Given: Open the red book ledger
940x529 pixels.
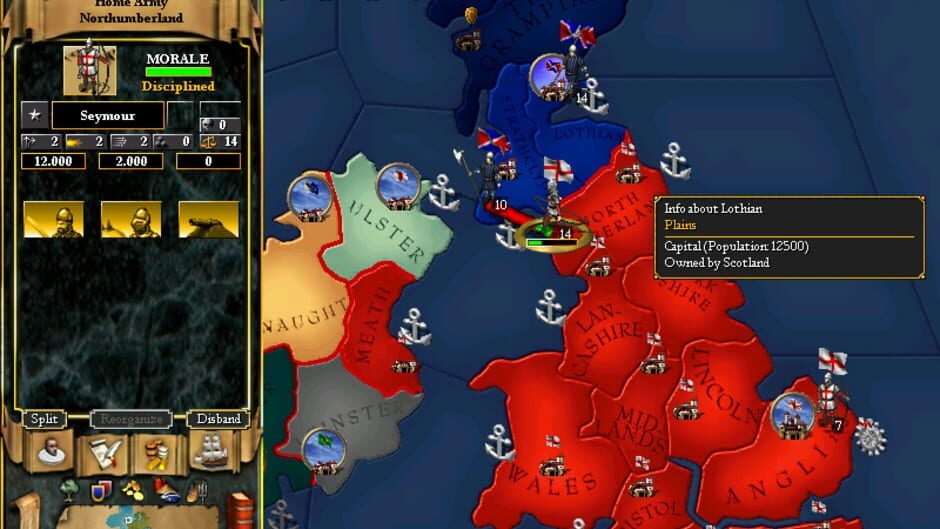Looking at the screenshot, I should (240, 509).
